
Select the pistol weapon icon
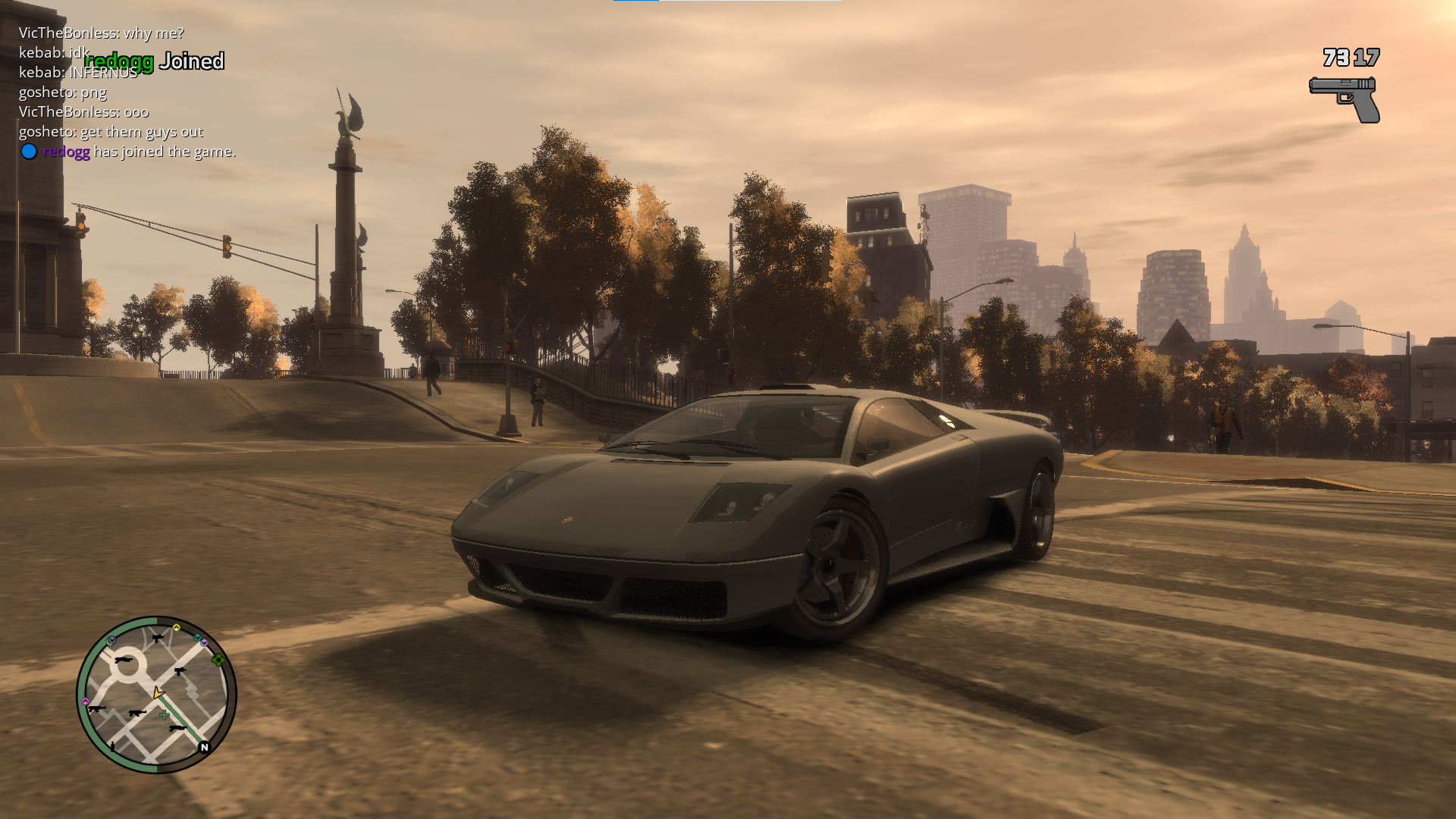[x=1345, y=99]
